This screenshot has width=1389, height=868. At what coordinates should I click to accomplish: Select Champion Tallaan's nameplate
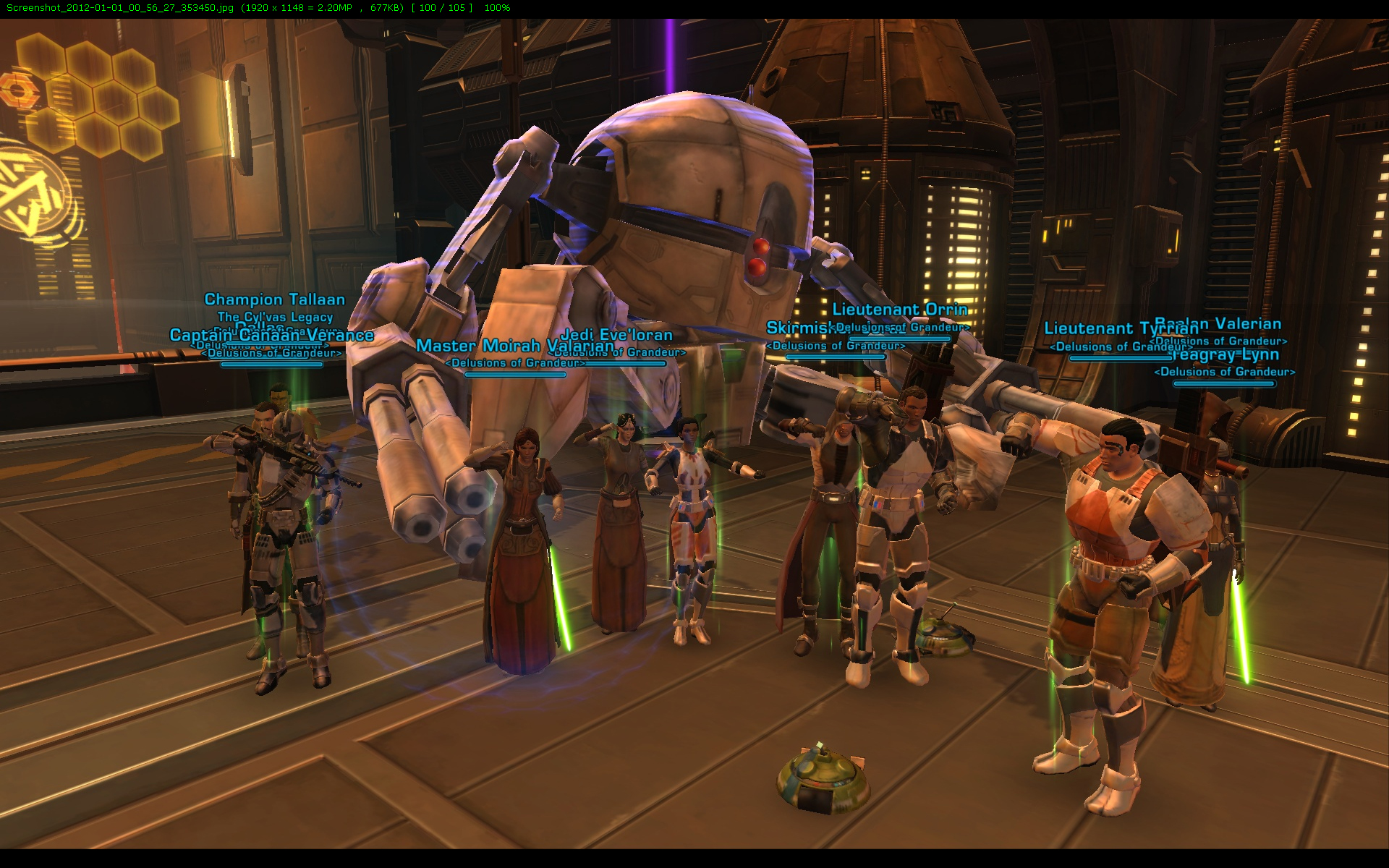pyautogui.click(x=274, y=299)
